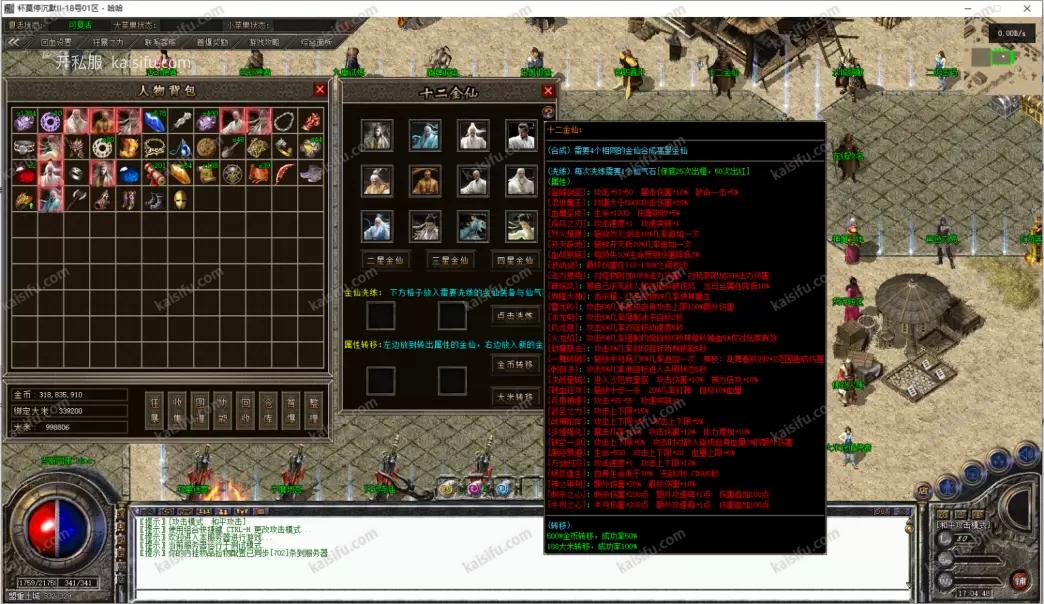Open the 首爆奖励 menu tab
Viewport: 1044px width, 604px height.
click(212, 42)
